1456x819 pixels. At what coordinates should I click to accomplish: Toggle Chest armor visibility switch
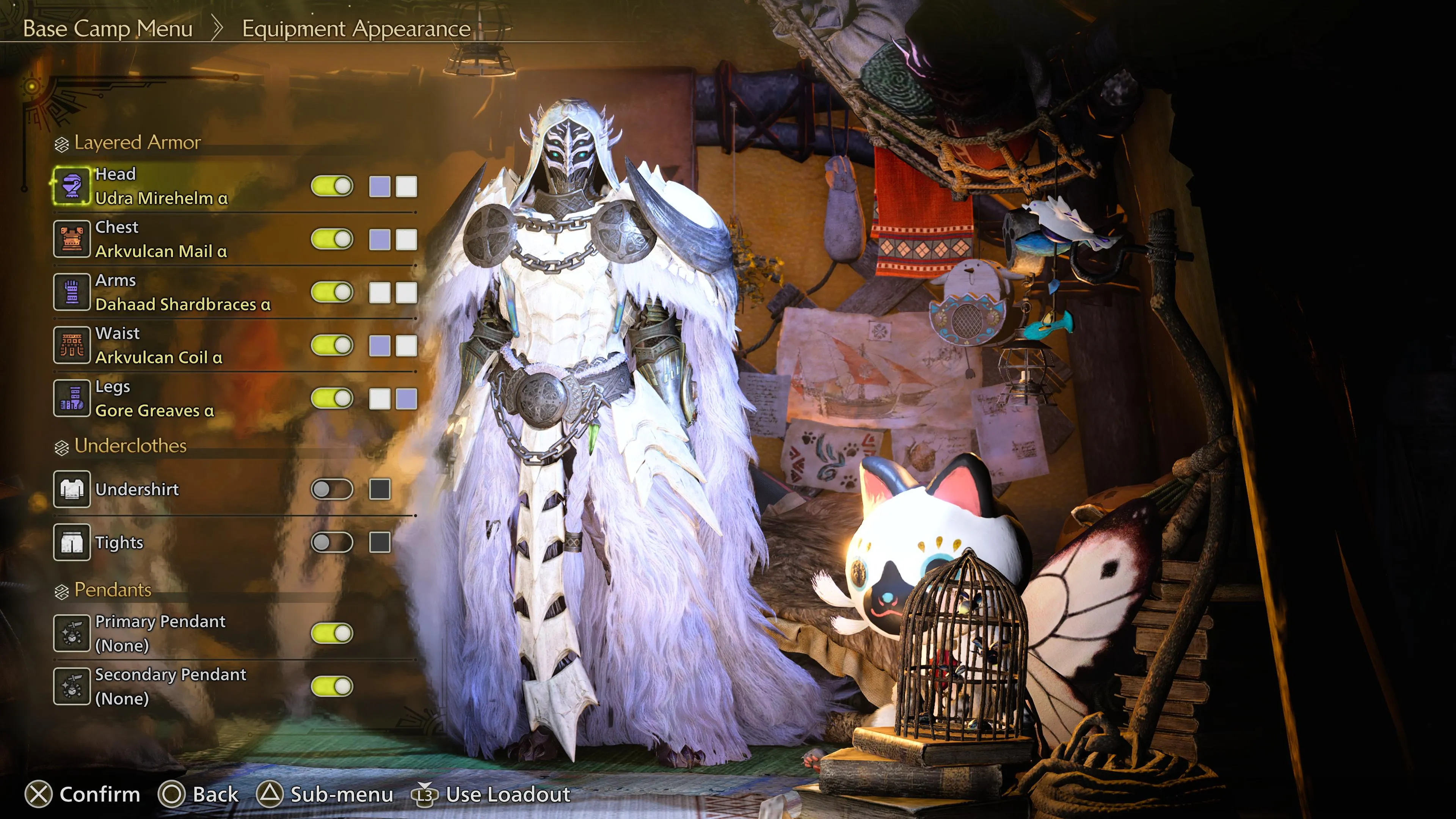click(x=333, y=239)
